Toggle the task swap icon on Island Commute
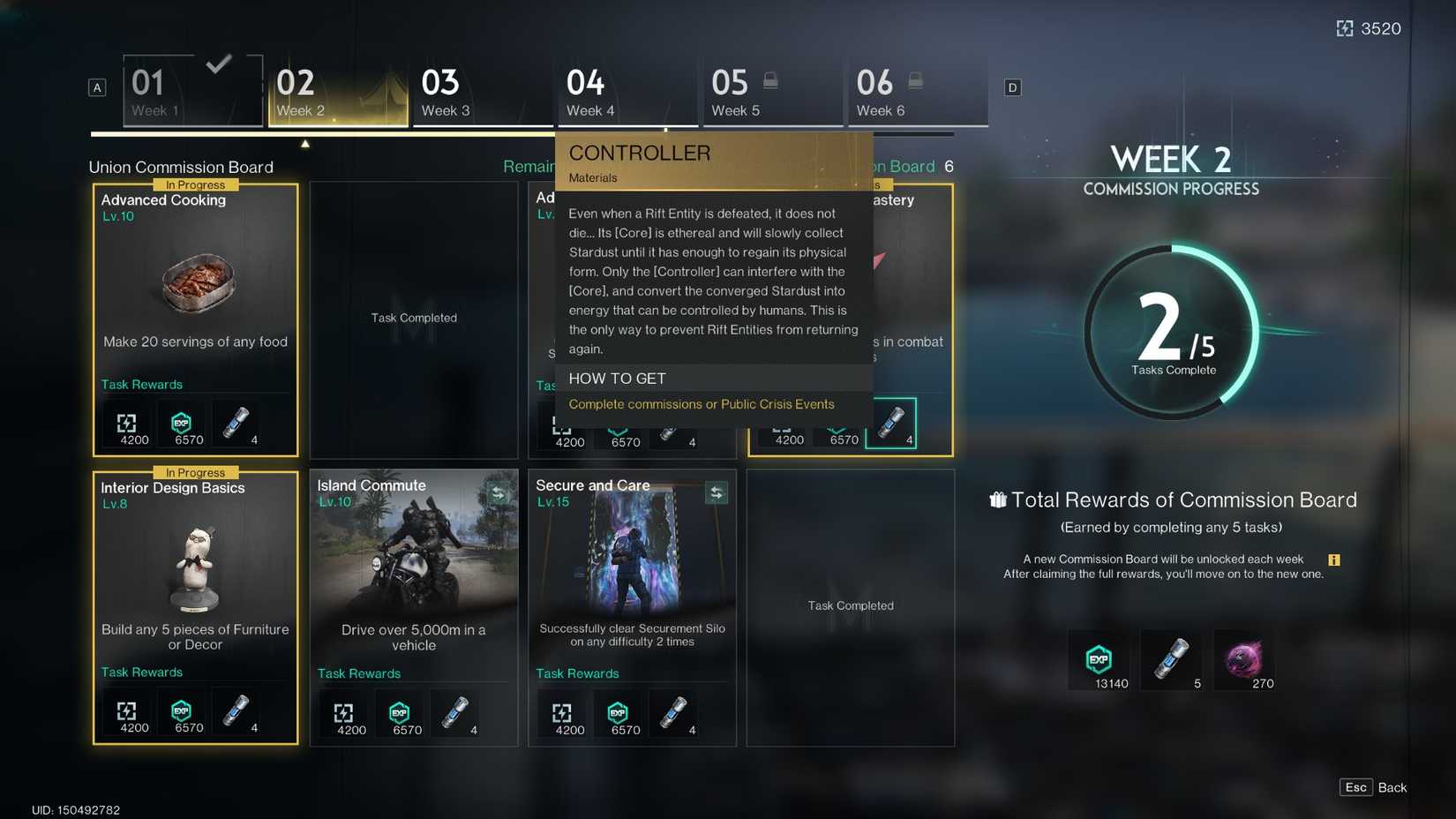1456x819 pixels. tap(498, 493)
